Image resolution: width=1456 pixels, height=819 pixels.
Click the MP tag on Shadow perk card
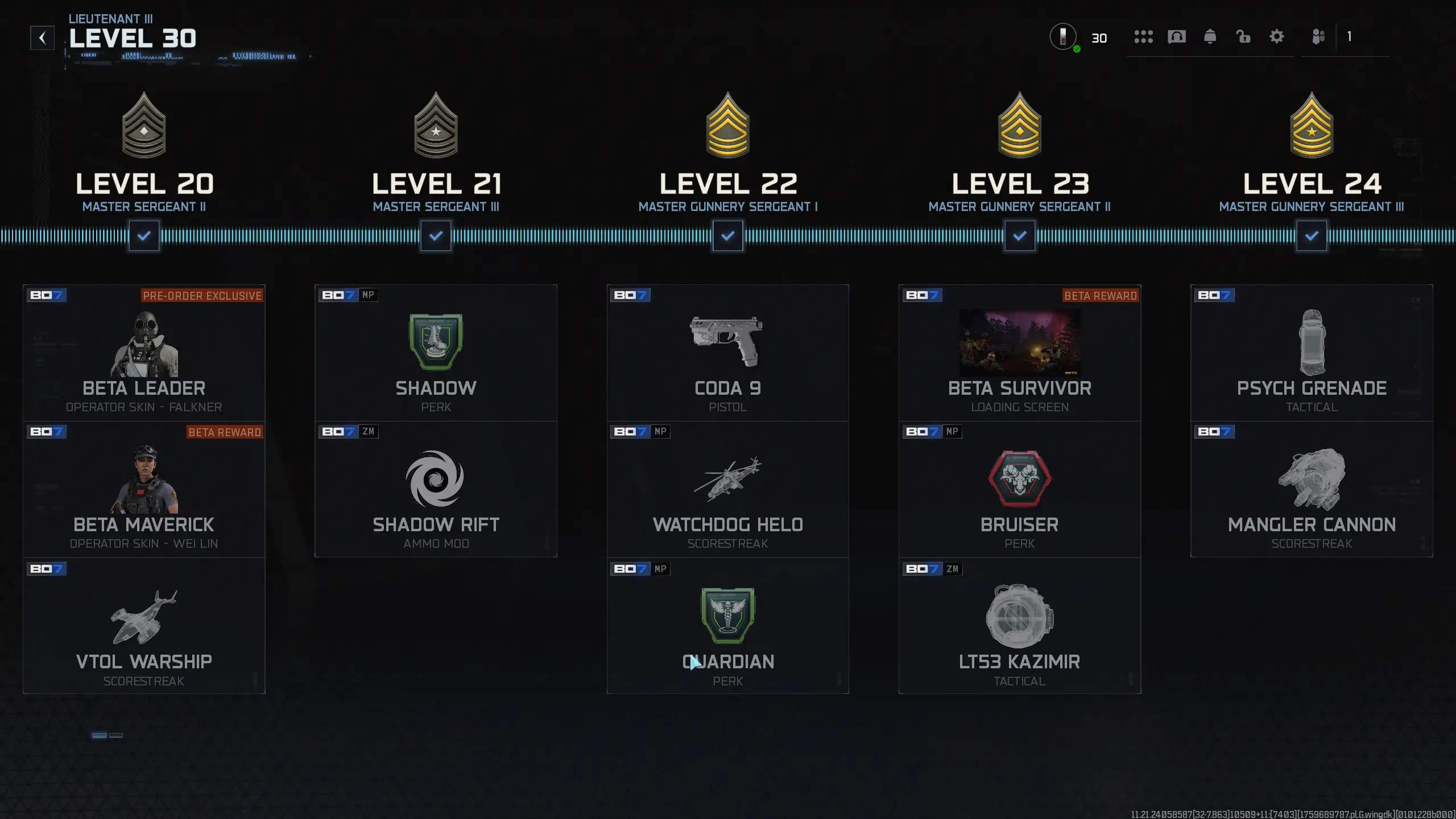click(367, 295)
